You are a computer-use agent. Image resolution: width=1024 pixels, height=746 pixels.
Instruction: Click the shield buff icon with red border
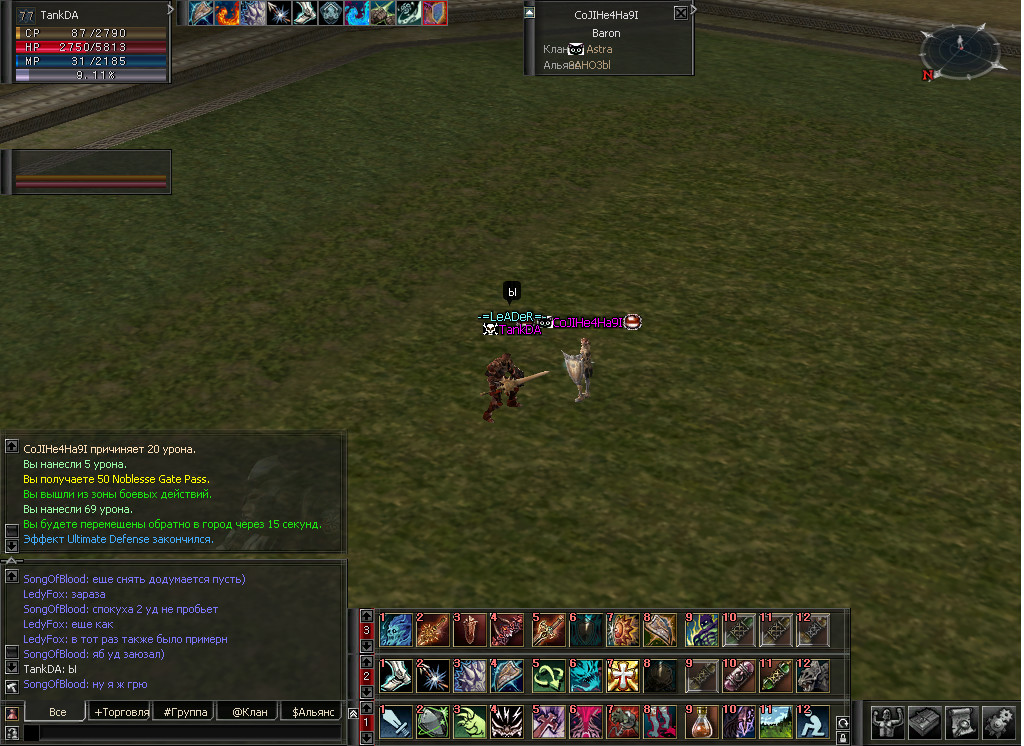pos(435,13)
